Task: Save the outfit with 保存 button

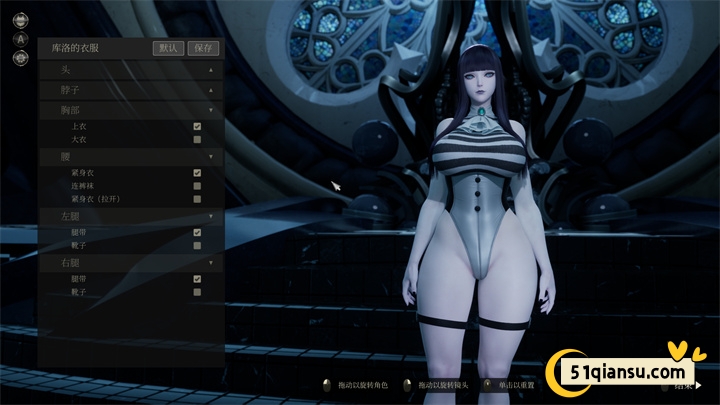Action: (204, 47)
